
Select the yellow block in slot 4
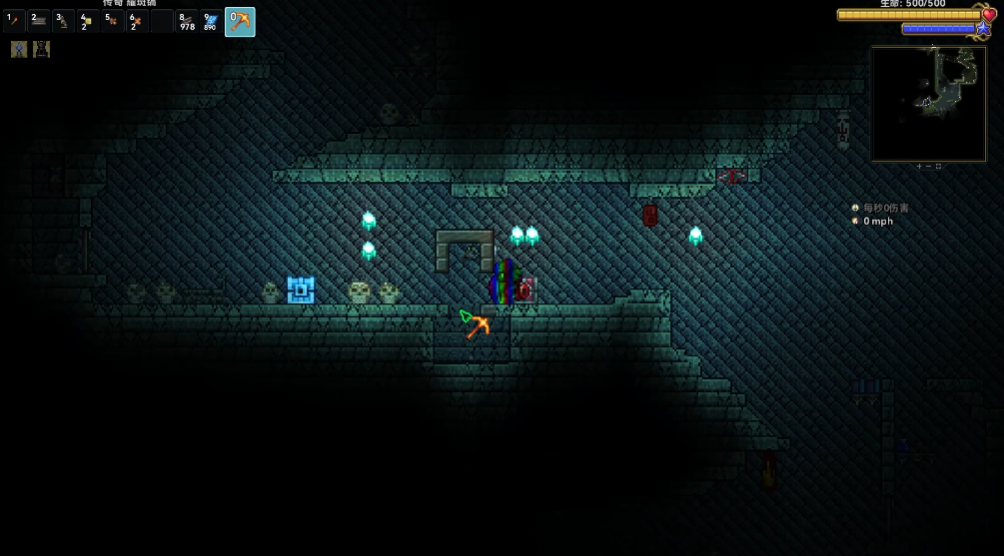tap(88, 20)
